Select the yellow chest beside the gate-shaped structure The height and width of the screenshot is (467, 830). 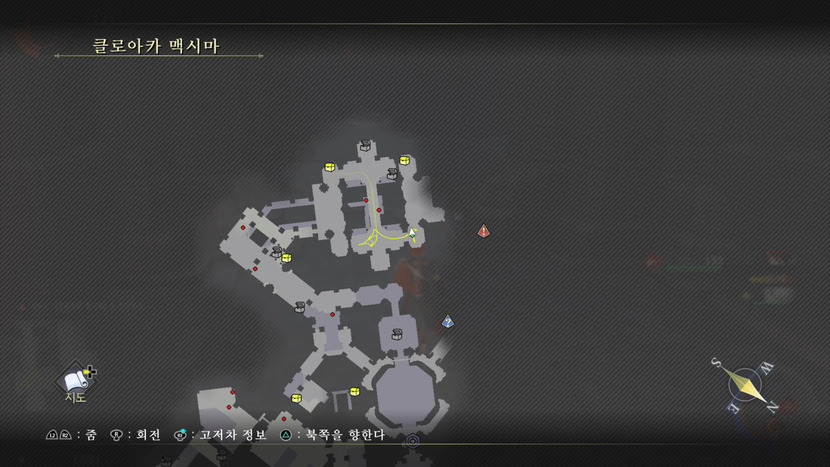[x=354, y=391]
